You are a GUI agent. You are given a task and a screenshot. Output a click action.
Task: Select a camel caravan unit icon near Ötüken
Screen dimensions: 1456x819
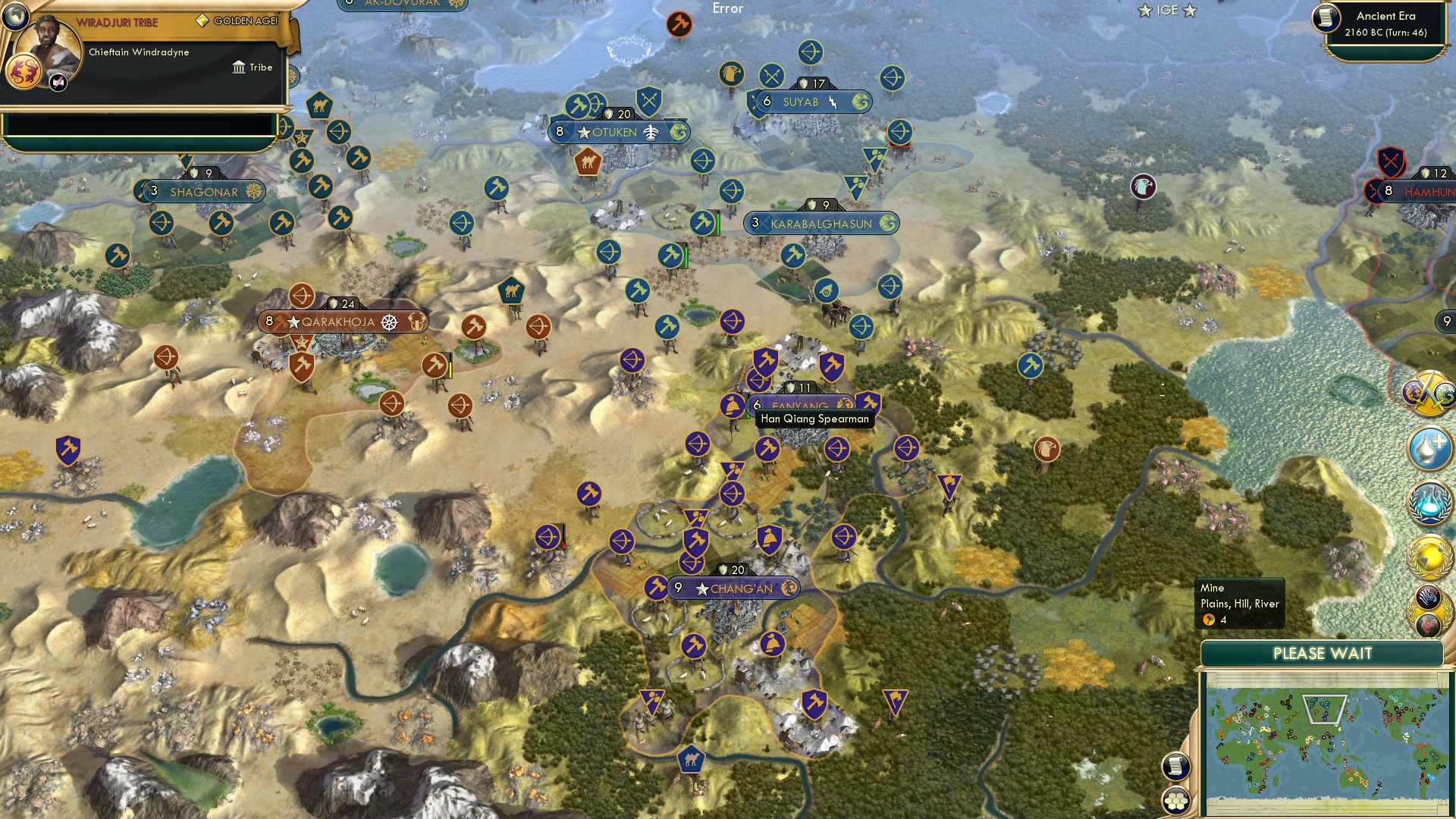click(x=588, y=162)
